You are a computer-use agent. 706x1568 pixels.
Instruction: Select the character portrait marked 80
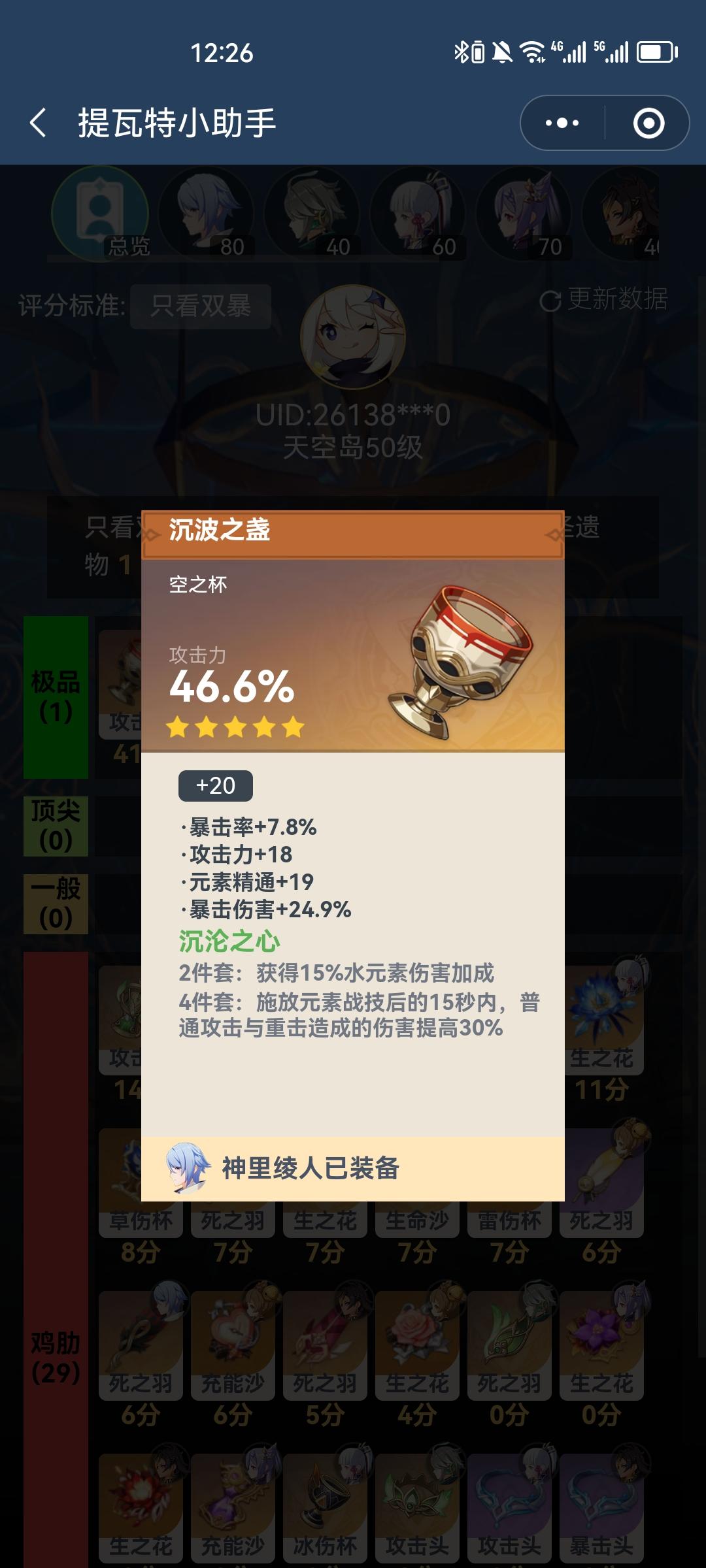tap(207, 214)
